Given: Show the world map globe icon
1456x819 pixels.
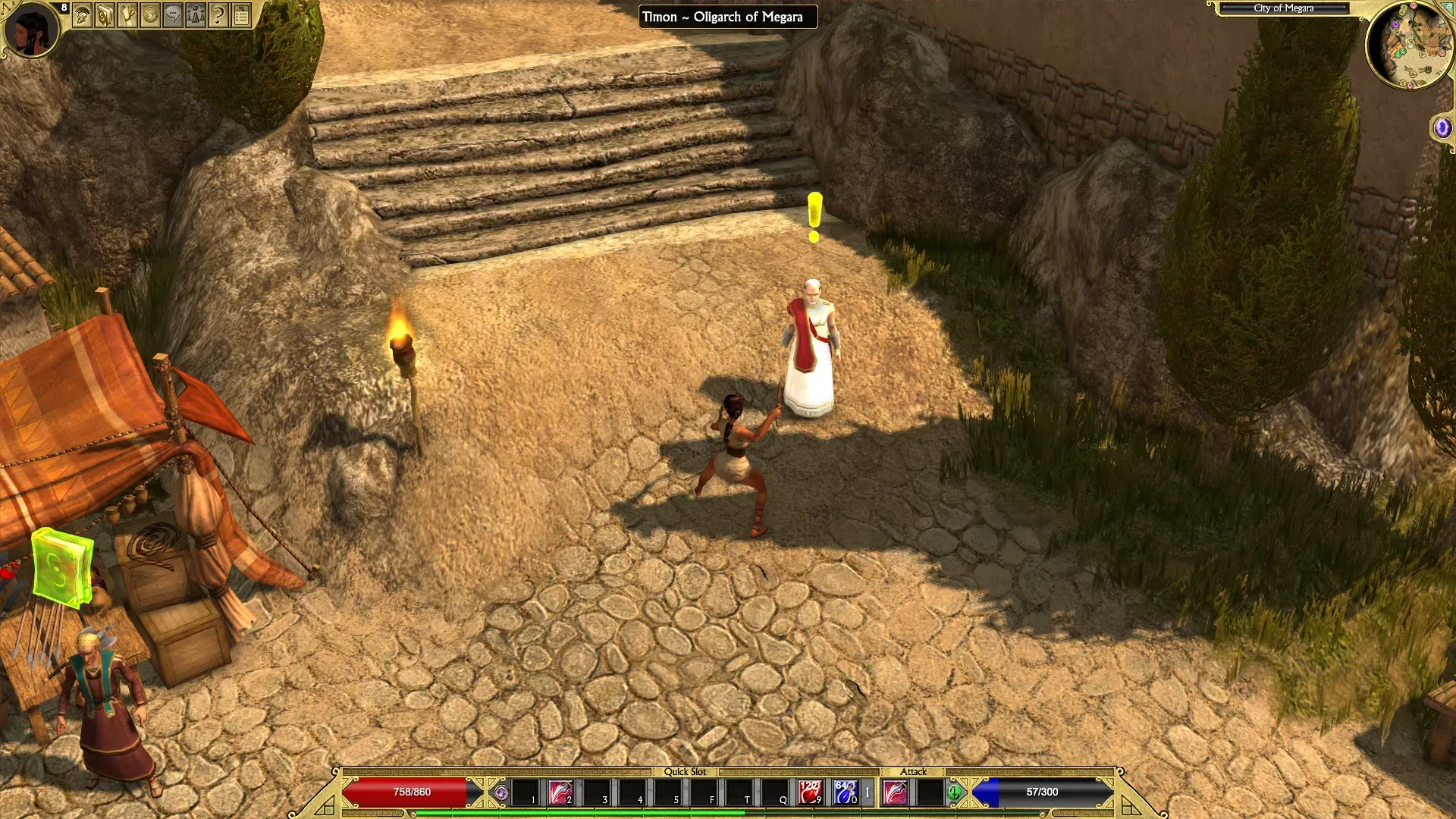Looking at the screenshot, I should point(150,15).
